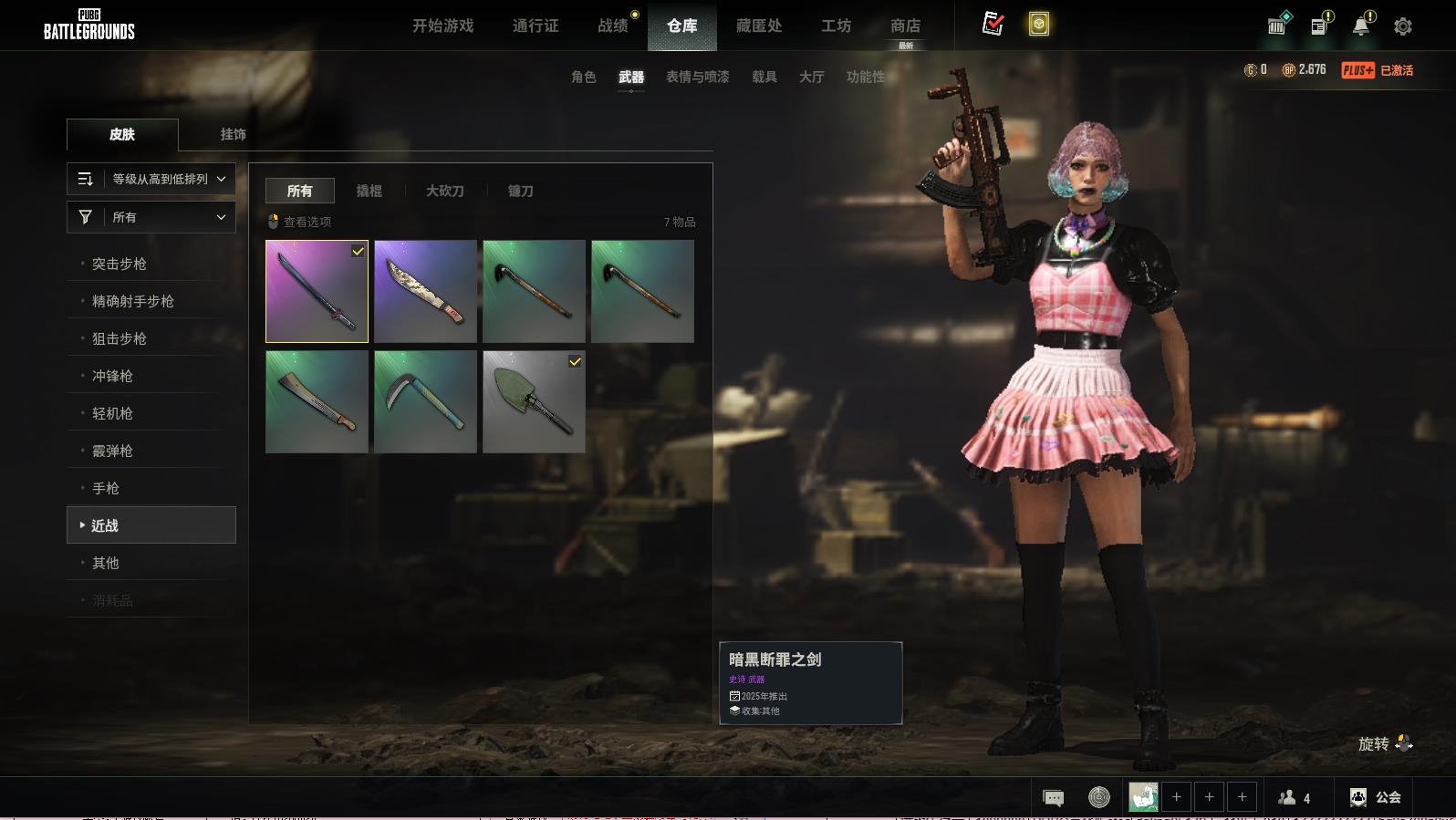The height and width of the screenshot is (820, 1456).
Task: Open the level sort order dropdown
Action: point(151,179)
